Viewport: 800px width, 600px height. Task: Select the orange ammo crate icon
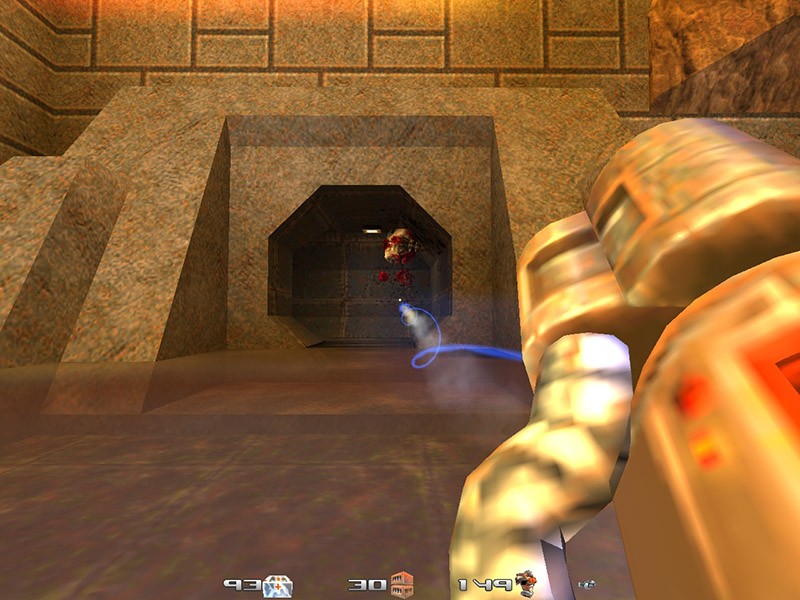[x=402, y=584]
